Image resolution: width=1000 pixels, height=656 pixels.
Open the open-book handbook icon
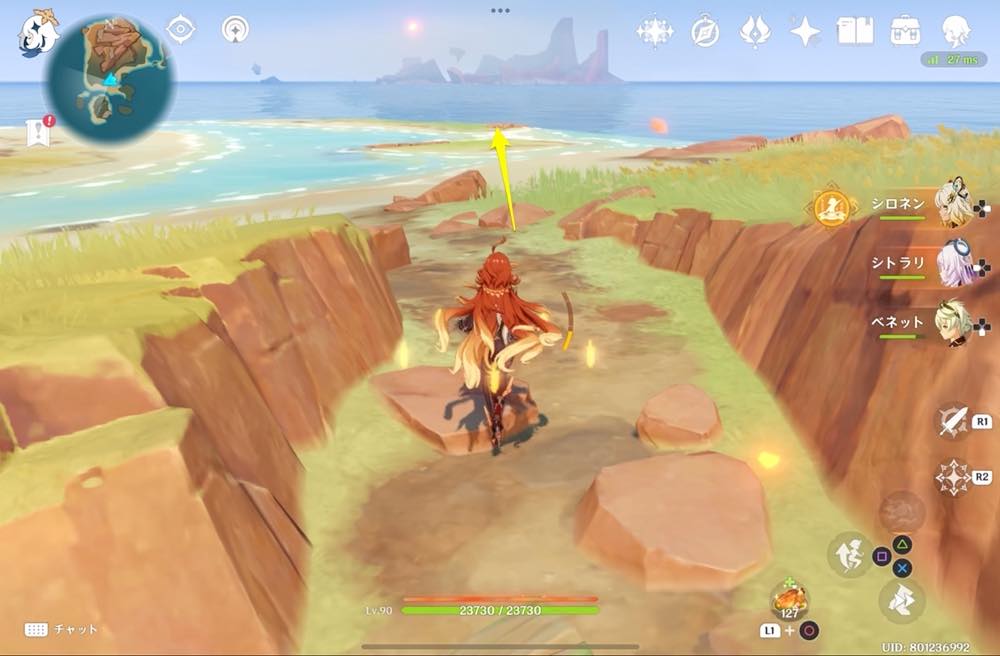tap(855, 32)
